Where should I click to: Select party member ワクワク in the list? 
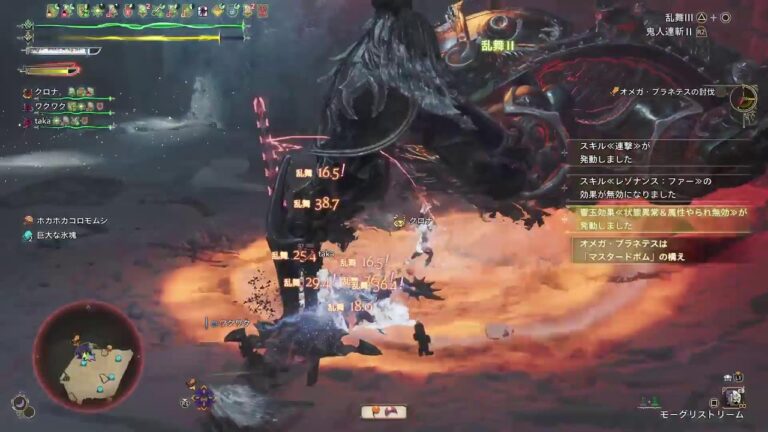coord(50,105)
